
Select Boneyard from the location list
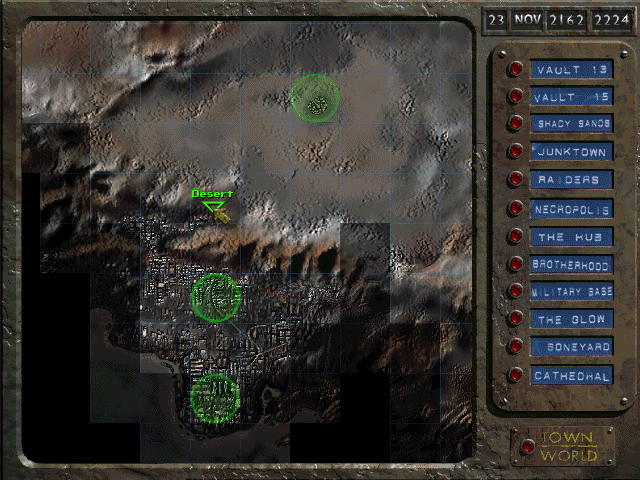tap(515, 347)
